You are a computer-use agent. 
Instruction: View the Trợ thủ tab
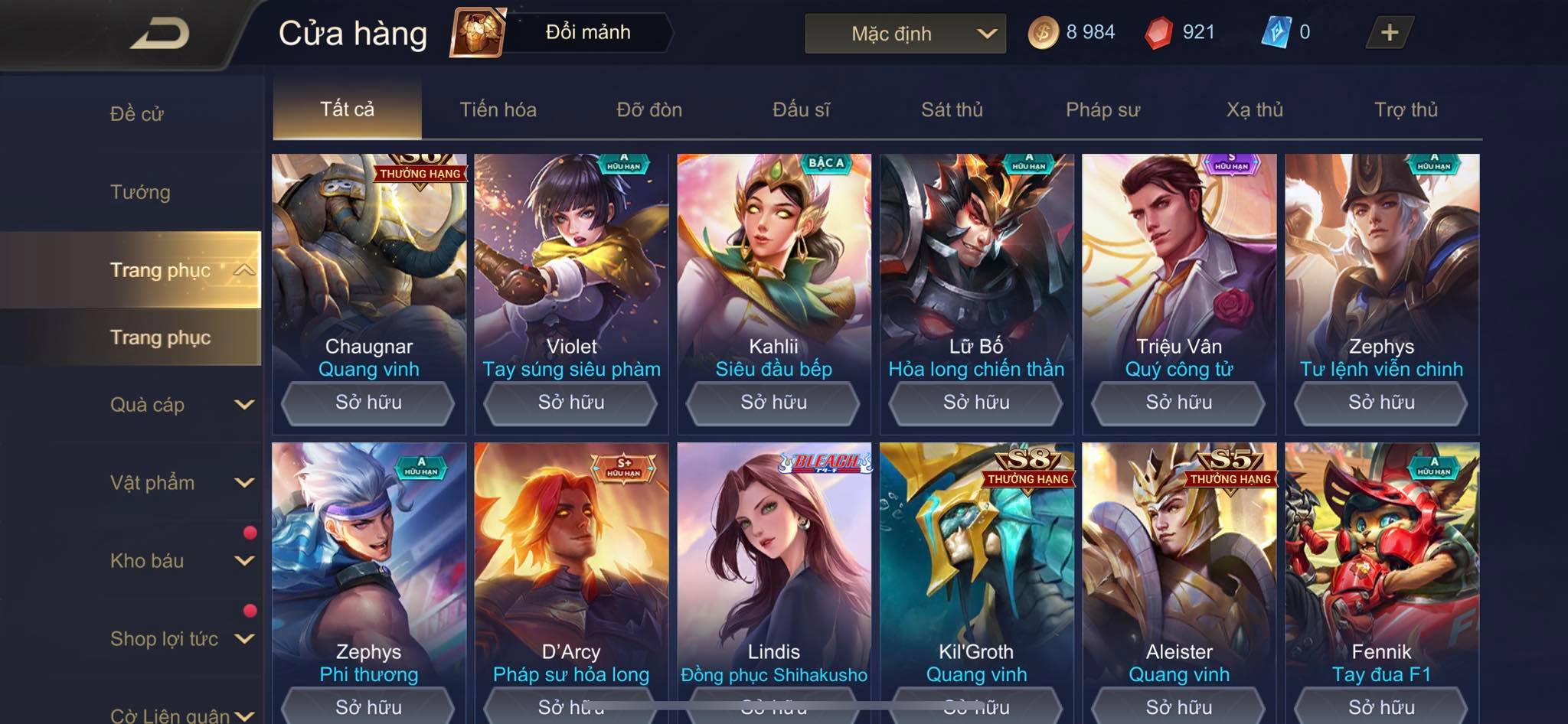point(1406,109)
